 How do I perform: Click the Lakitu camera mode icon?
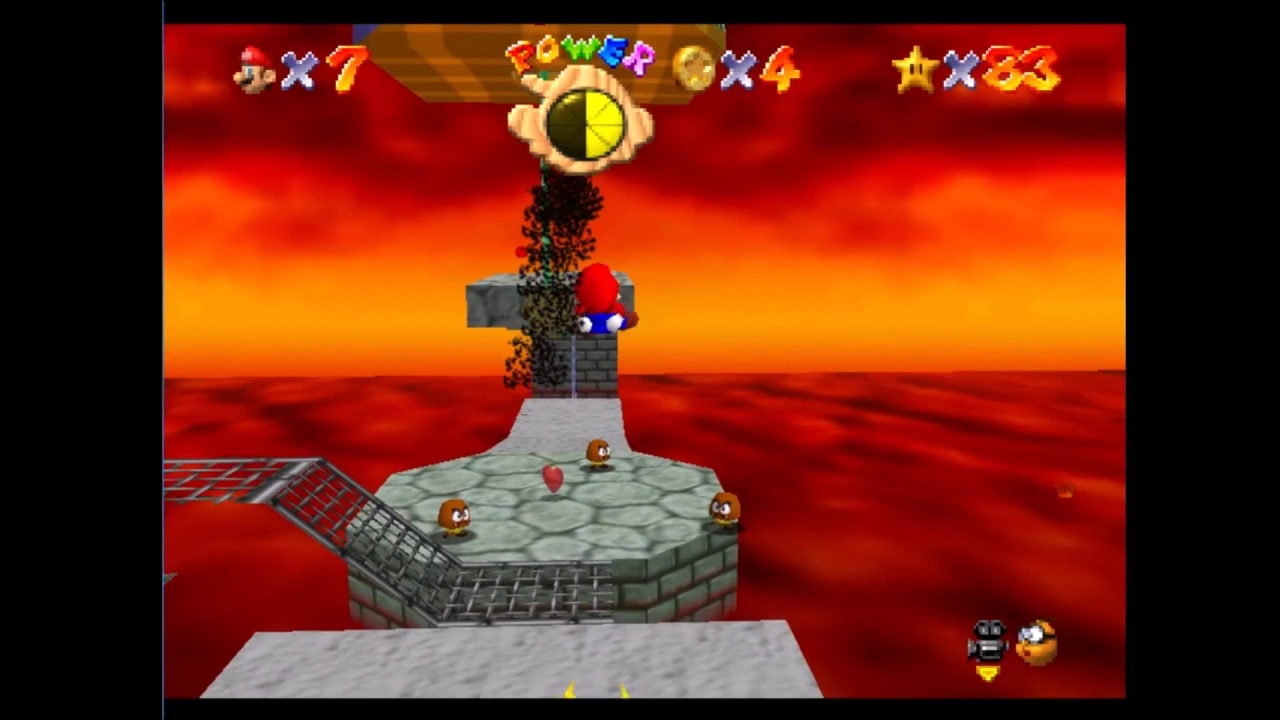click(1037, 642)
